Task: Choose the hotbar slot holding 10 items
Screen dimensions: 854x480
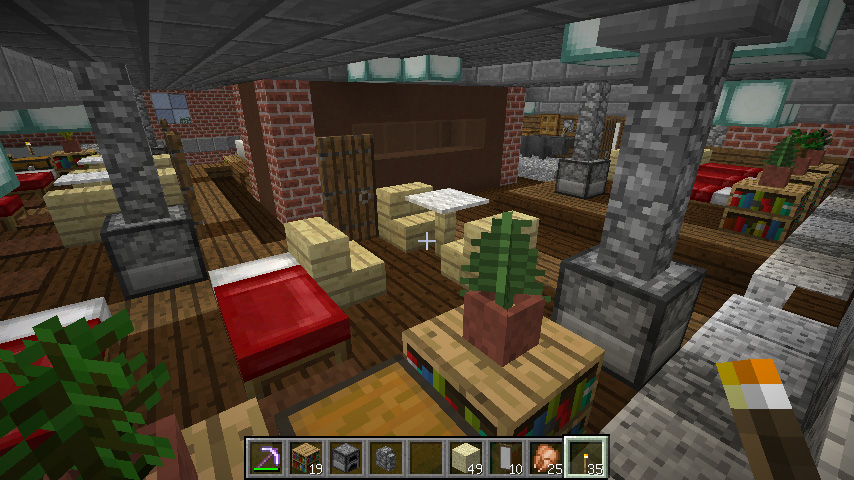Action: 506,458
